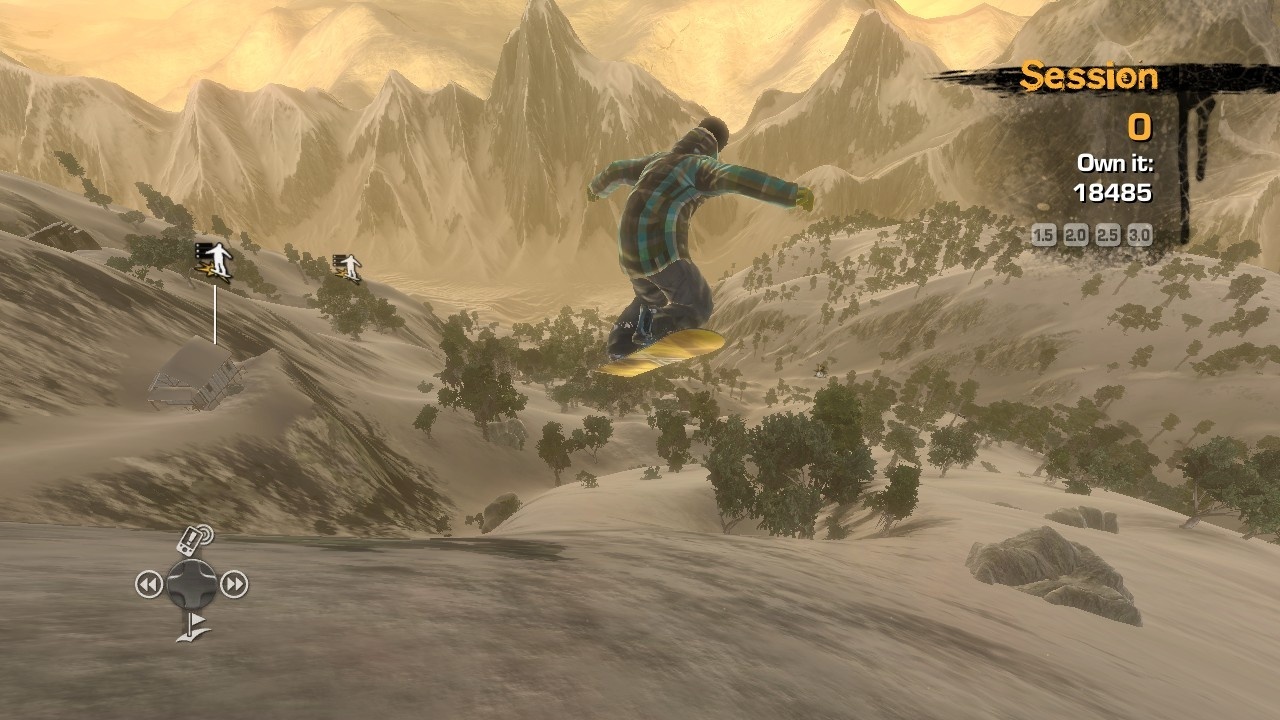Viewport: 1280px width, 720px height.
Task: Click the Session score of 0
Action: [x=1142, y=128]
